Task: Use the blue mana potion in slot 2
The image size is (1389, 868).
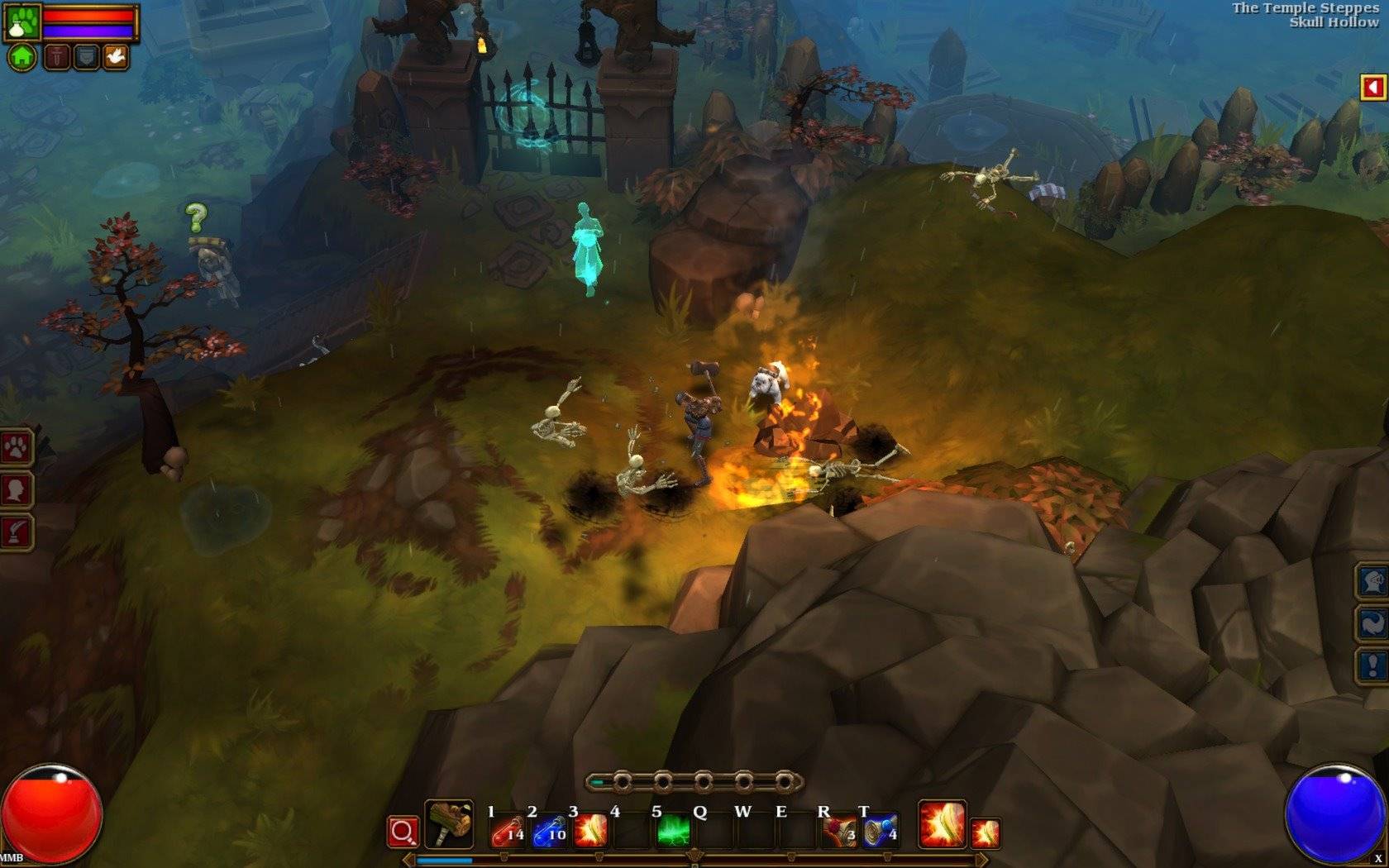Action: pyautogui.click(x=549, y=831)
